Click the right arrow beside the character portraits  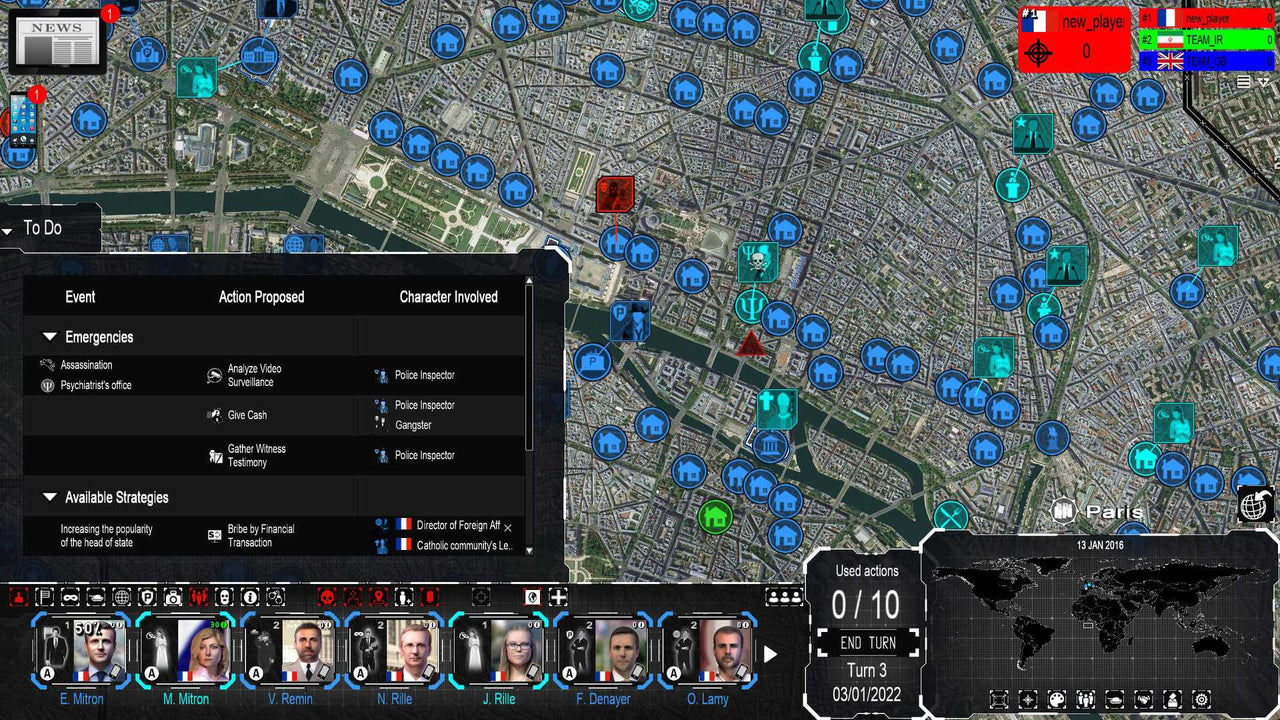pos(770,655)
